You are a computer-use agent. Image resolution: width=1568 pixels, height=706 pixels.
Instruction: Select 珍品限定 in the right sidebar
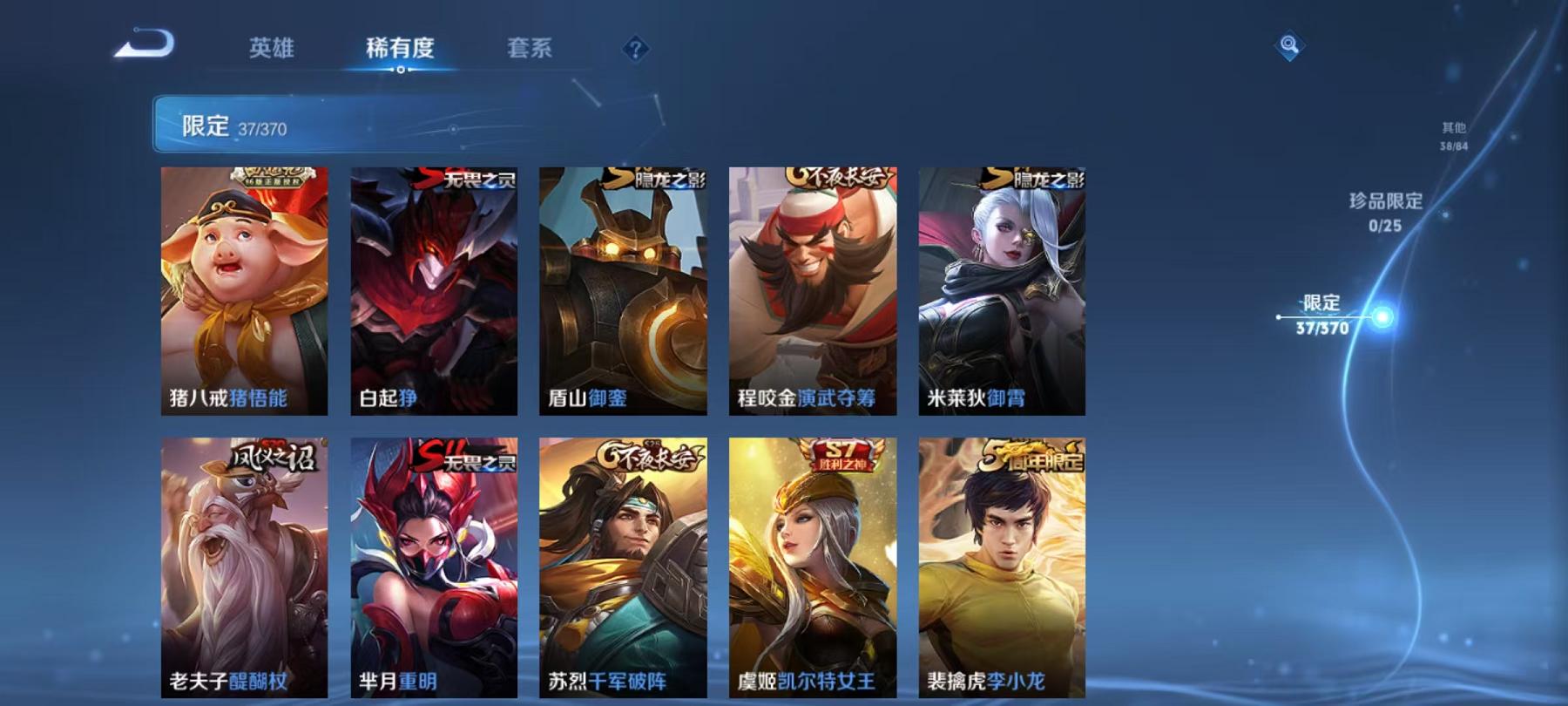(x=1386, y=209)
